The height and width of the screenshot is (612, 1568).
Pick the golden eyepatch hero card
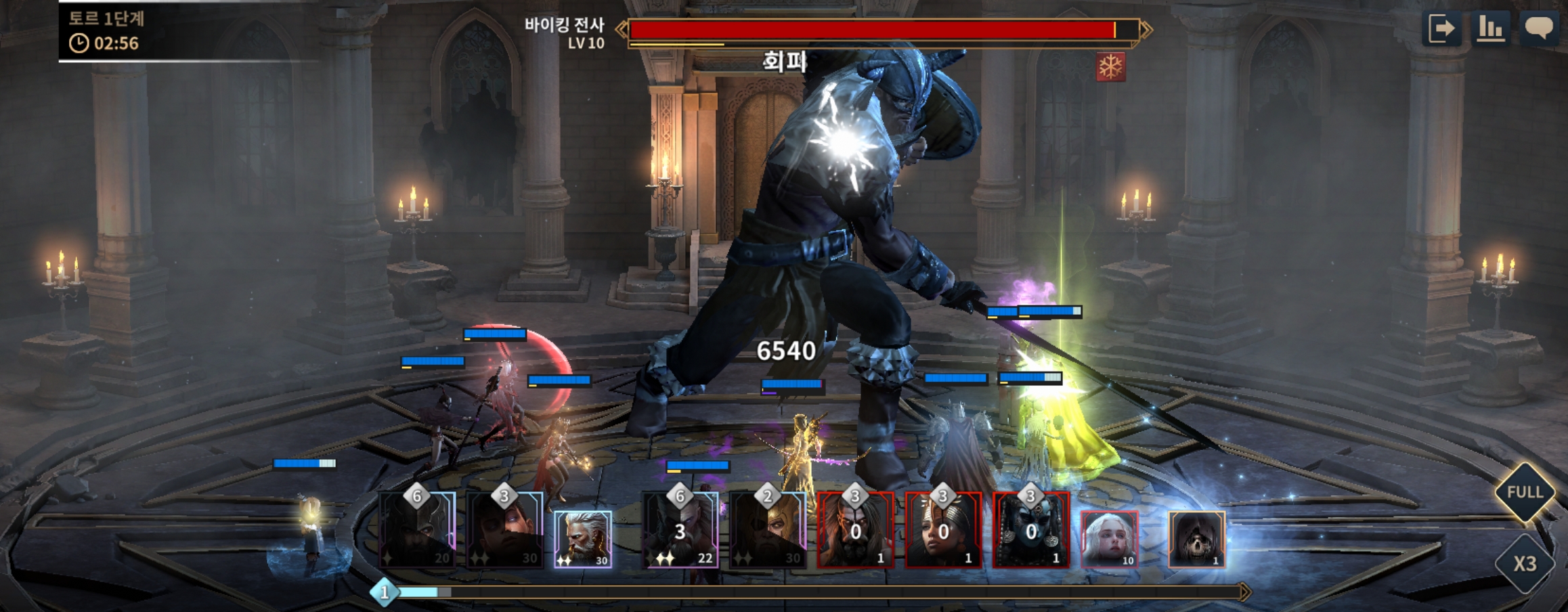pyautogui.click(x=768, y=531)
